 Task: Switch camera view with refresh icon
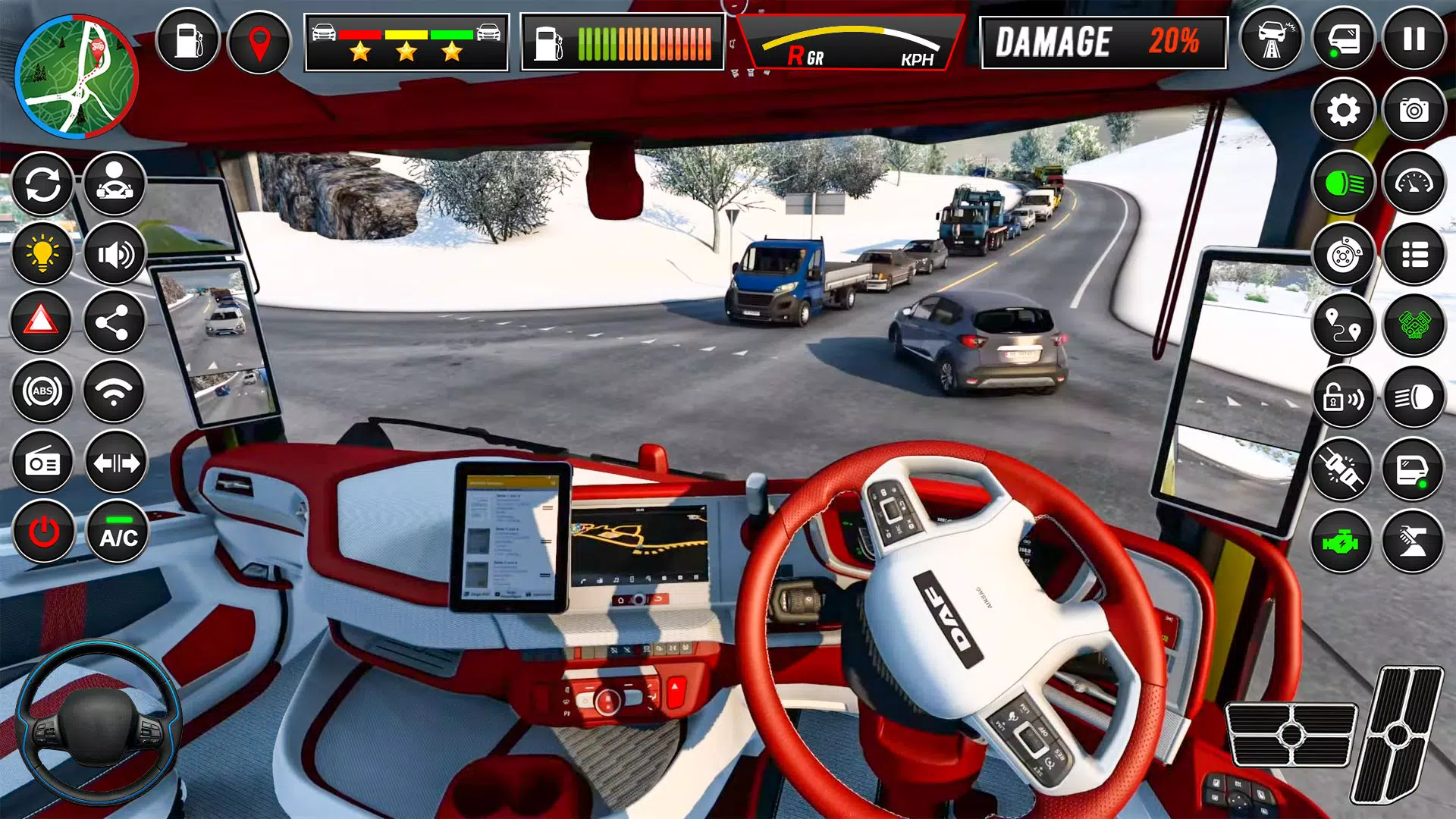click(43, 184)
